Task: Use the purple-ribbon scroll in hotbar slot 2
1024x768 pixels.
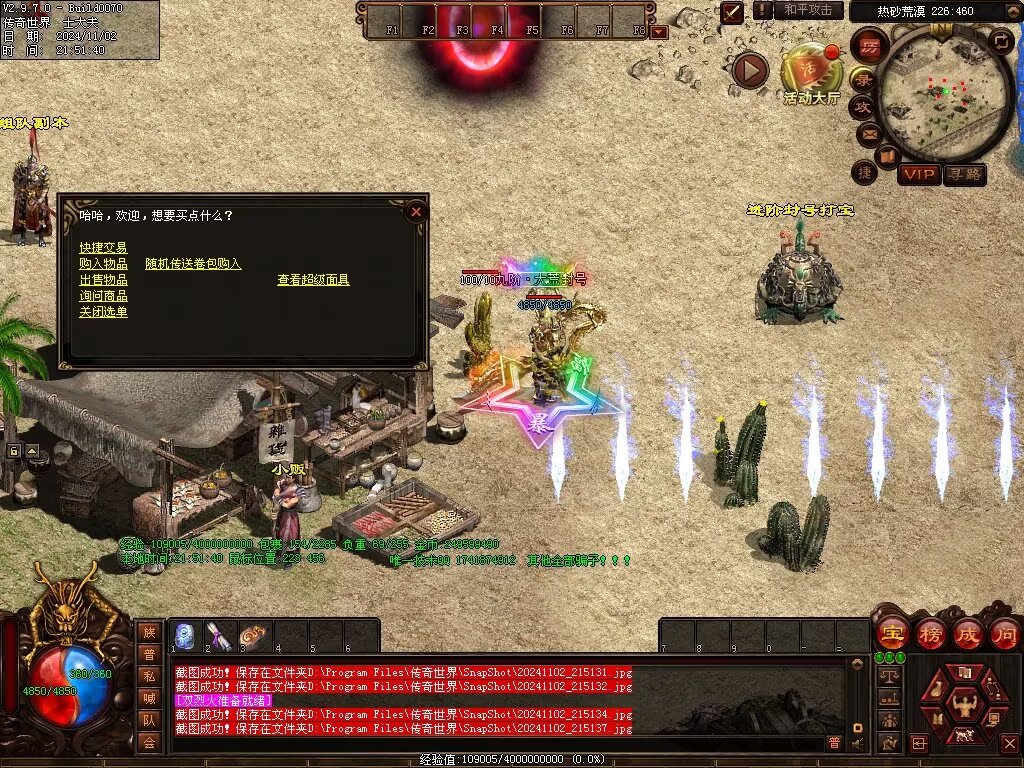Action: click(219, 635)
